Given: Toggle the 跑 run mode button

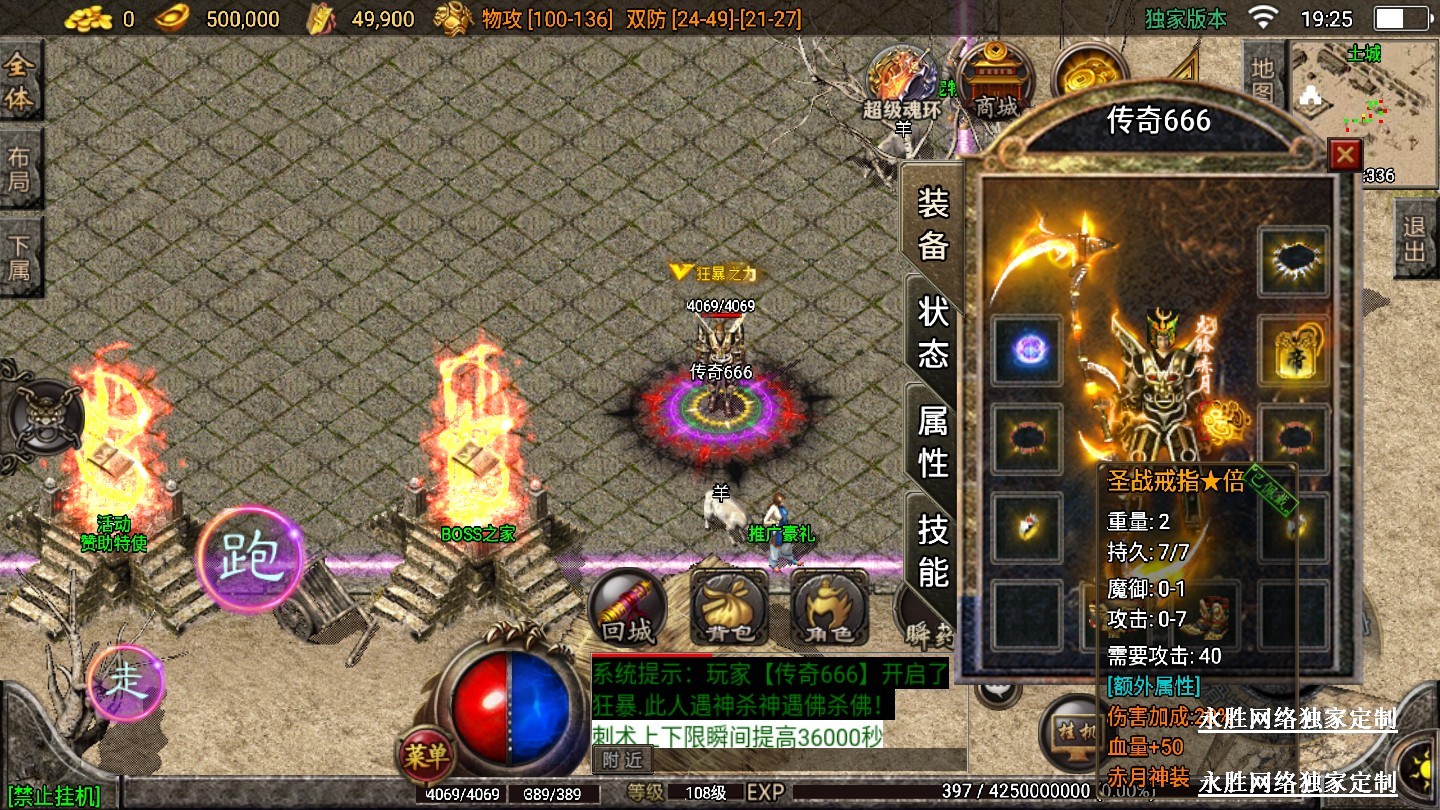Looking at the screenshot, I should pyautogui.click(x=249, y=558).
